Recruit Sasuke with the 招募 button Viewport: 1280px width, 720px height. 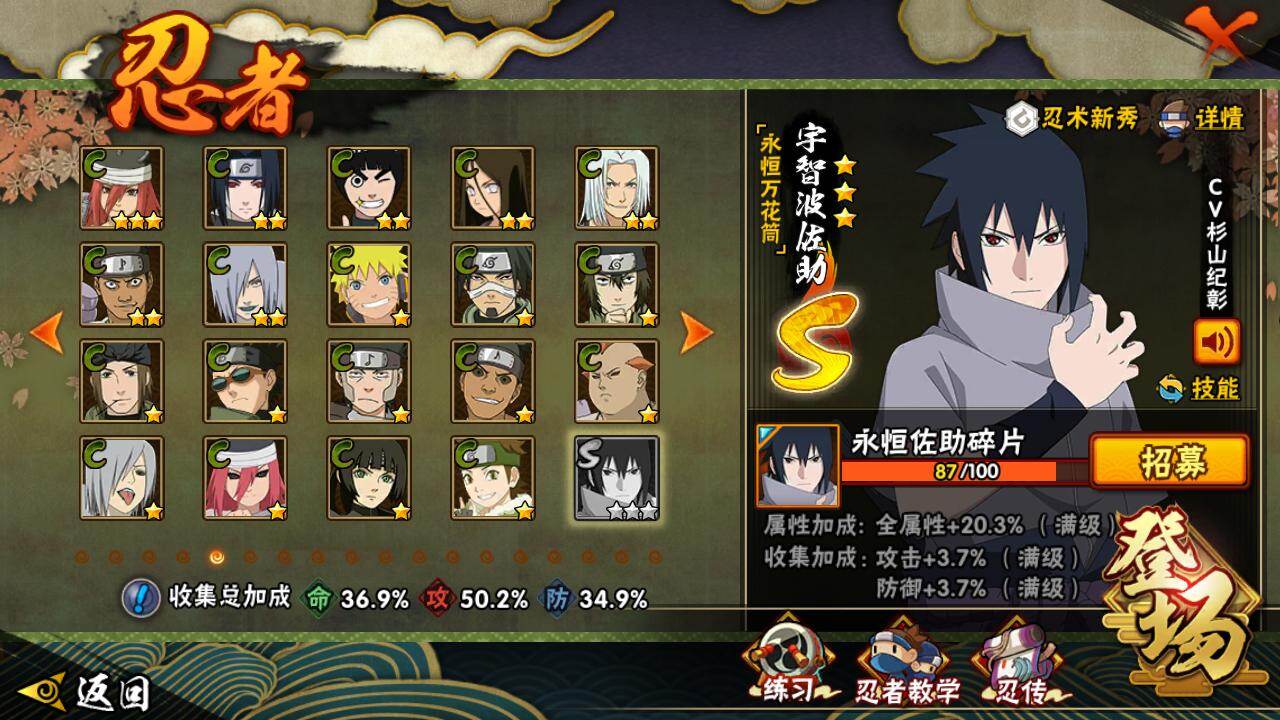click(1168, 462)
